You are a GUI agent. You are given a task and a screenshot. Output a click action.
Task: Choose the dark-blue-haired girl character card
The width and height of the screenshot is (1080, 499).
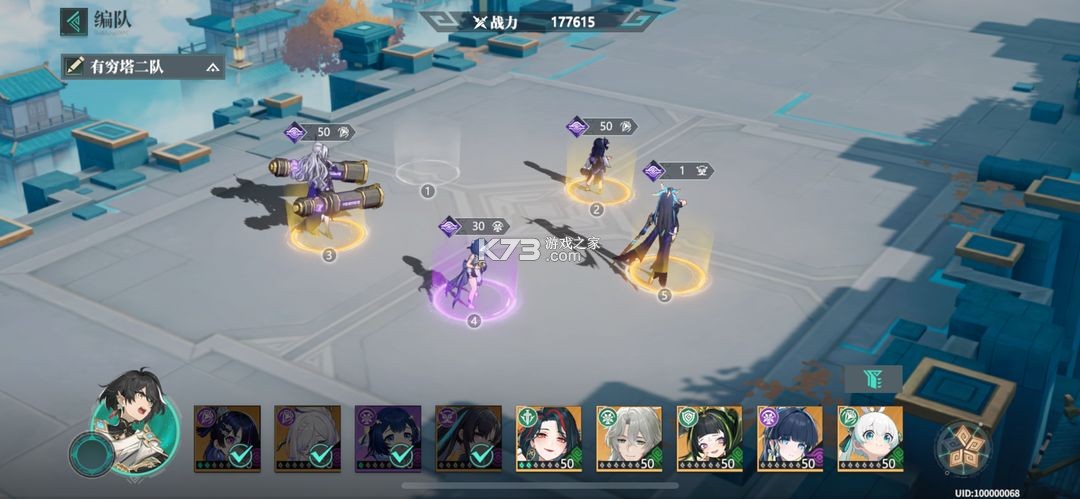(790, 438)
